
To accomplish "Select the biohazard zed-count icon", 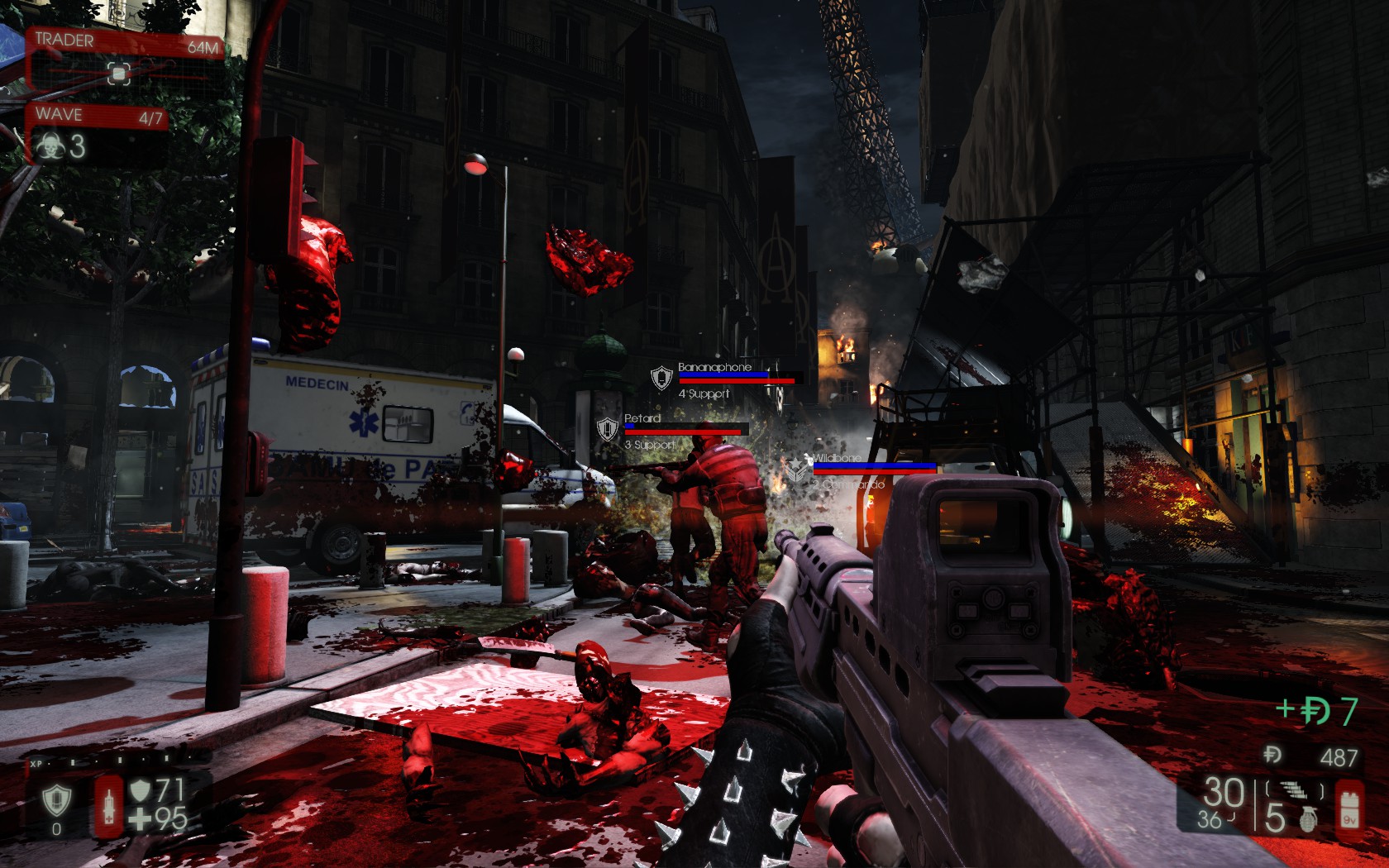I will pos(48,147).
